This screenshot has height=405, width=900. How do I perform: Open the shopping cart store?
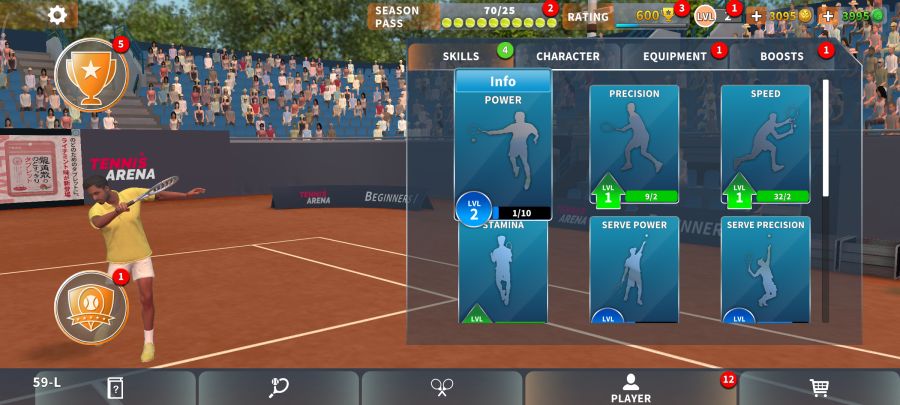click(818, 388)
